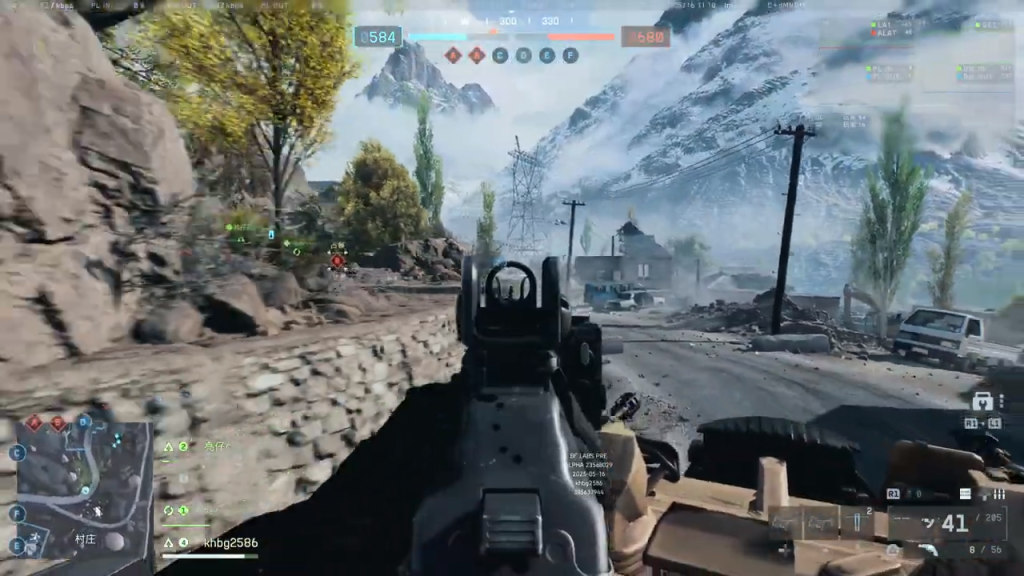Click the E capture point marker on minimap

(17, 545)
